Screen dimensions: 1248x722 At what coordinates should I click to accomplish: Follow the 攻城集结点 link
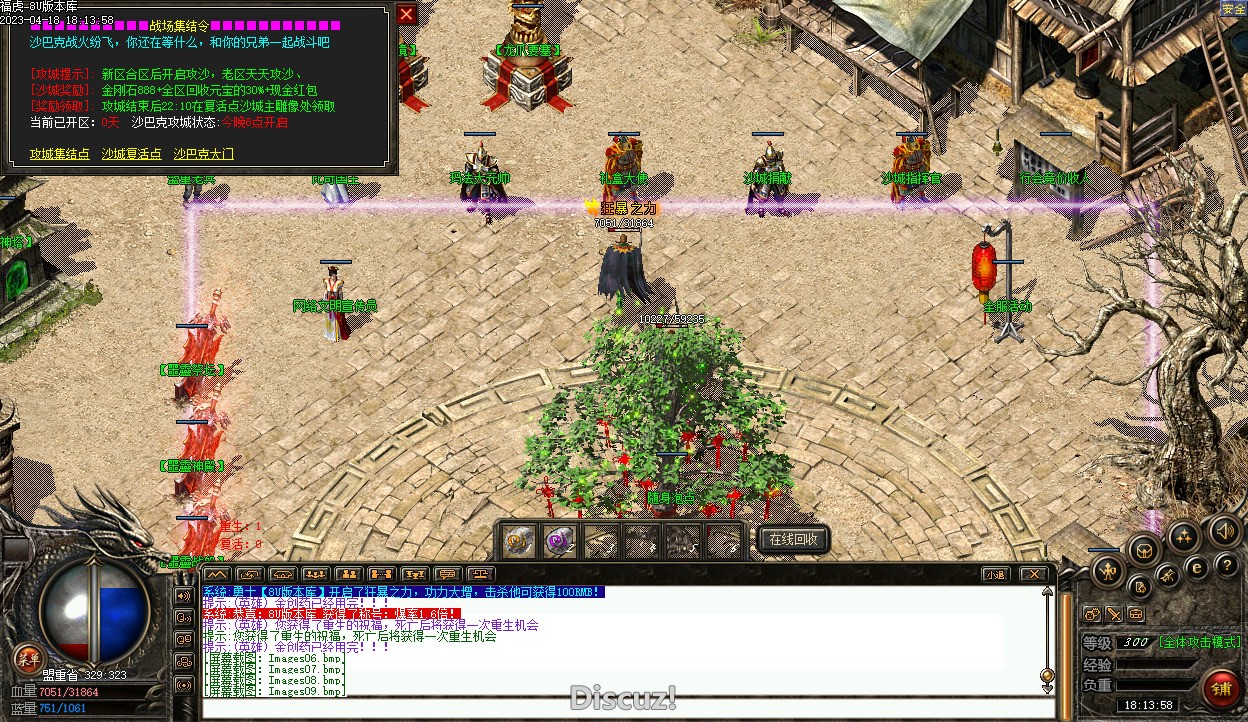(60, 154)
